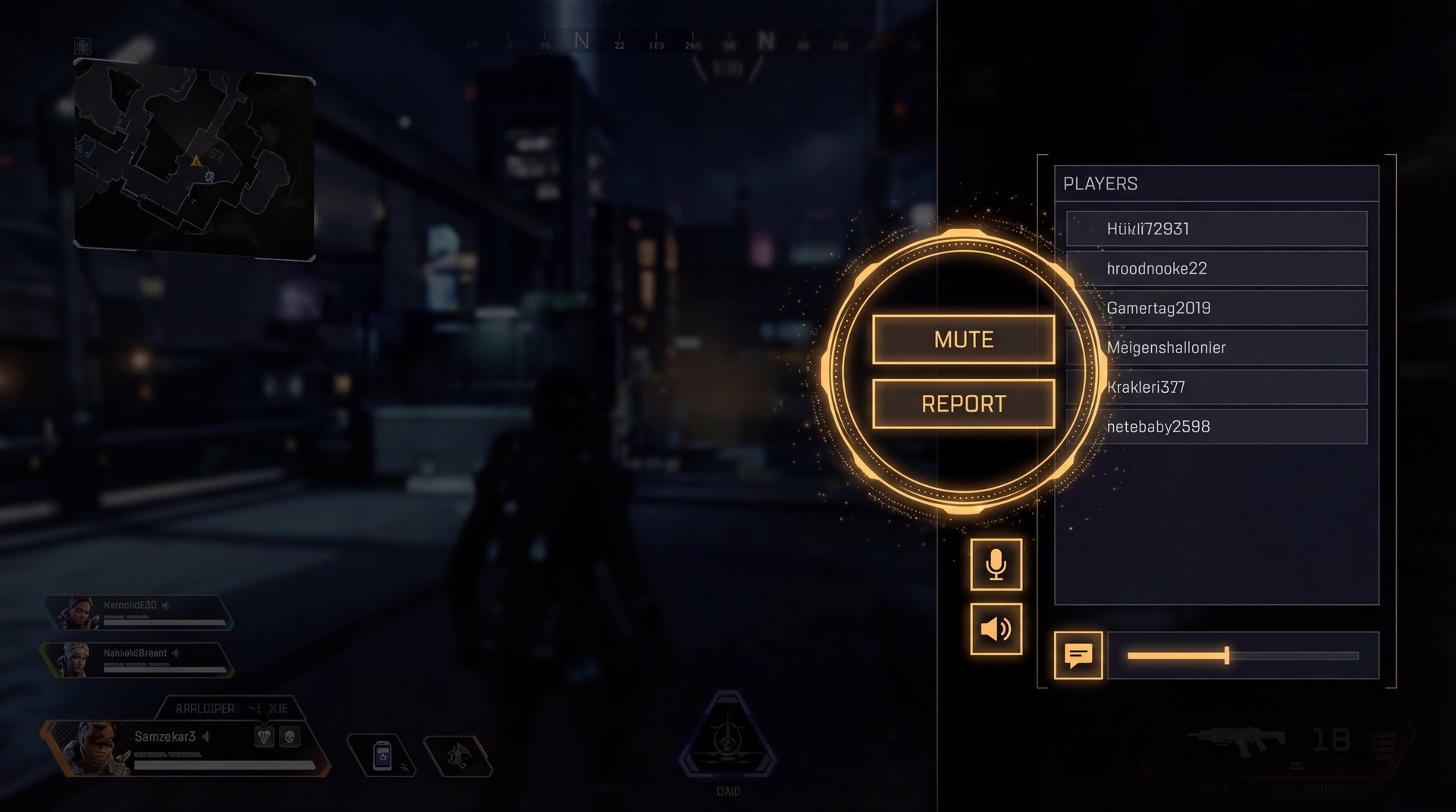Click the MUTE button
Image resolution: width=1456 pixels, height=812 pixels.
click(x=963, y=339)
